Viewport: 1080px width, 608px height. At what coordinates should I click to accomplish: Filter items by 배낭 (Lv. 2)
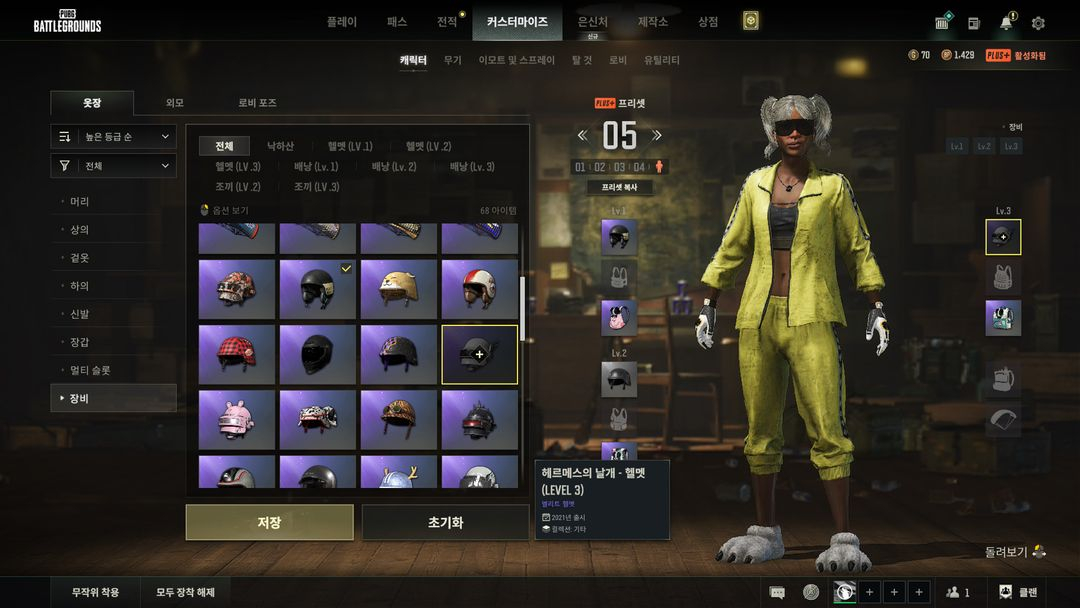click(394, 167)
